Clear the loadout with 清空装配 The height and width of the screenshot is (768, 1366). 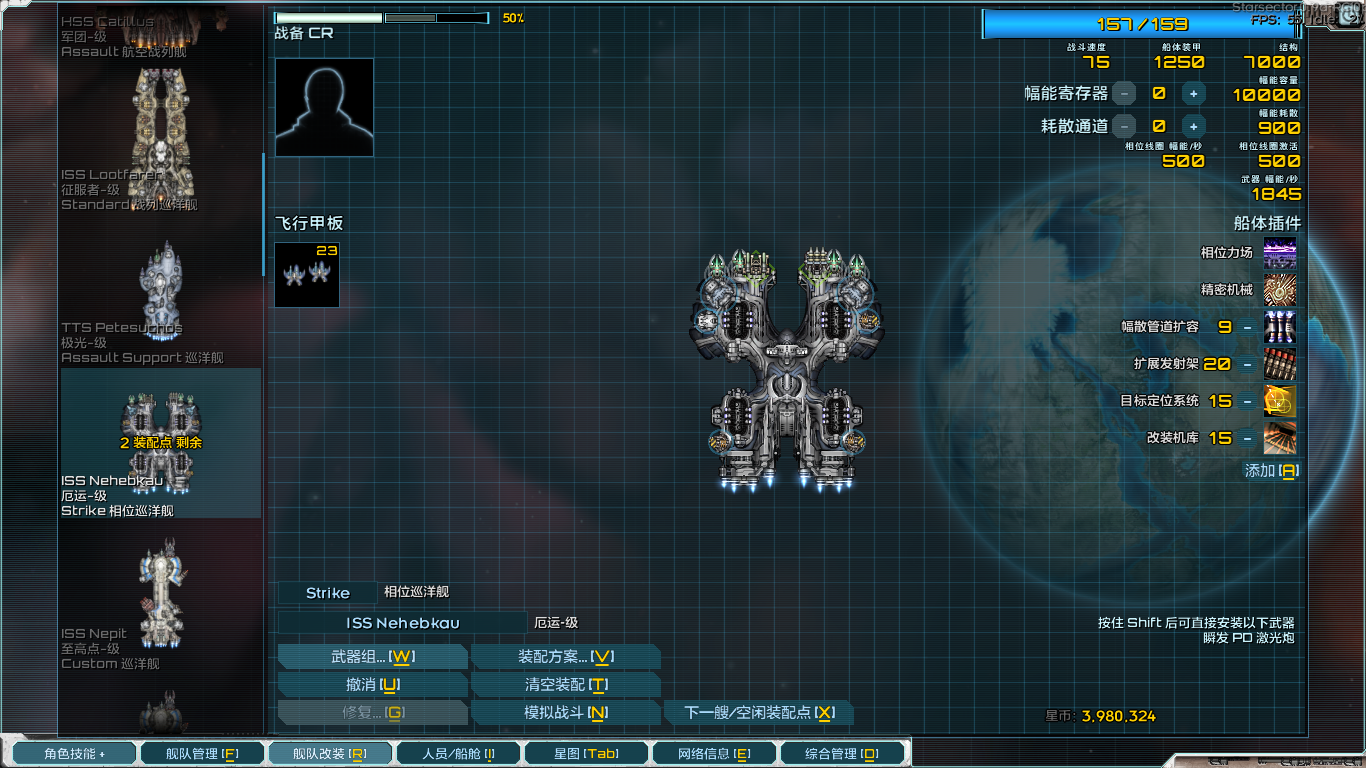pyautogui.click(x=565, y=685)
